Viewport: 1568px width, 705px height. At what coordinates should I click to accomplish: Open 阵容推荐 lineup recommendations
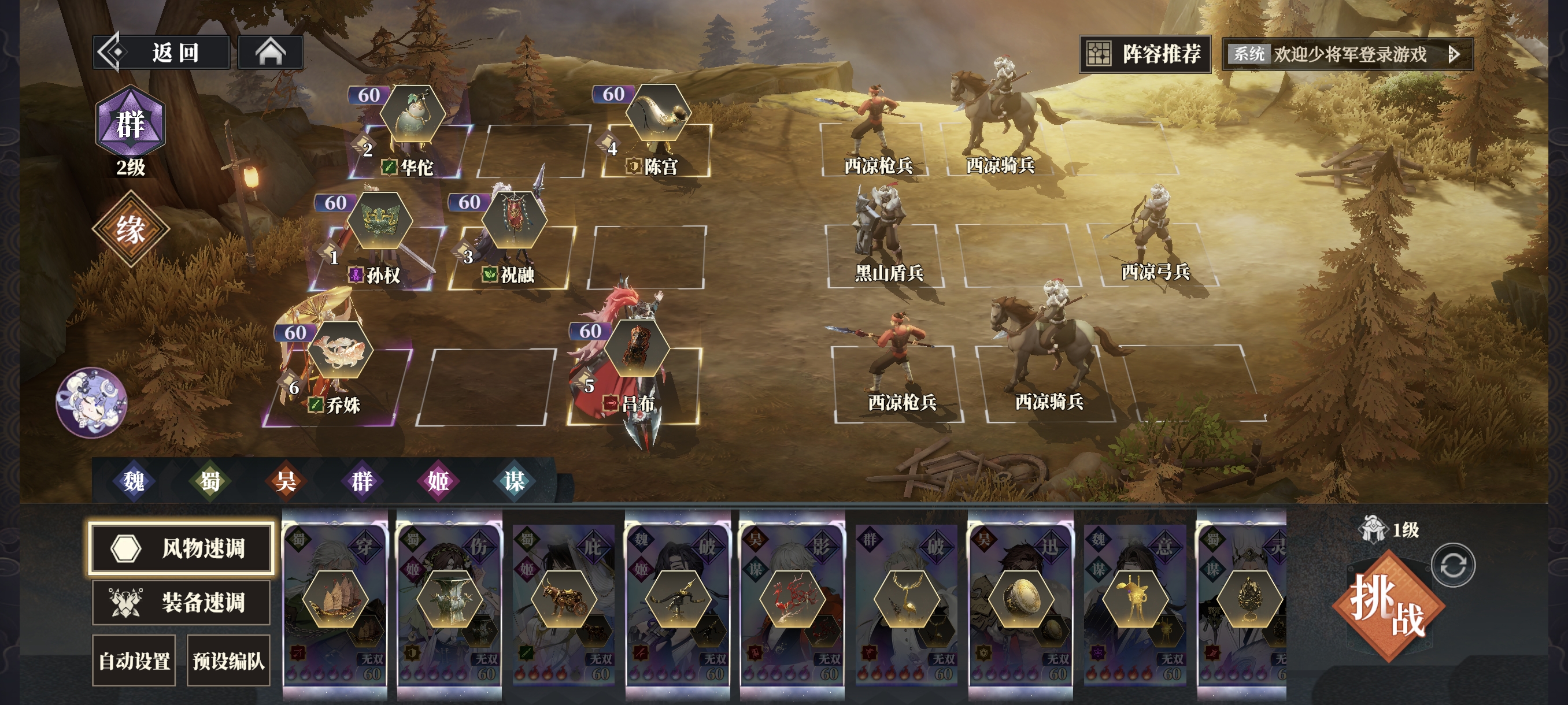[1144, 54]
